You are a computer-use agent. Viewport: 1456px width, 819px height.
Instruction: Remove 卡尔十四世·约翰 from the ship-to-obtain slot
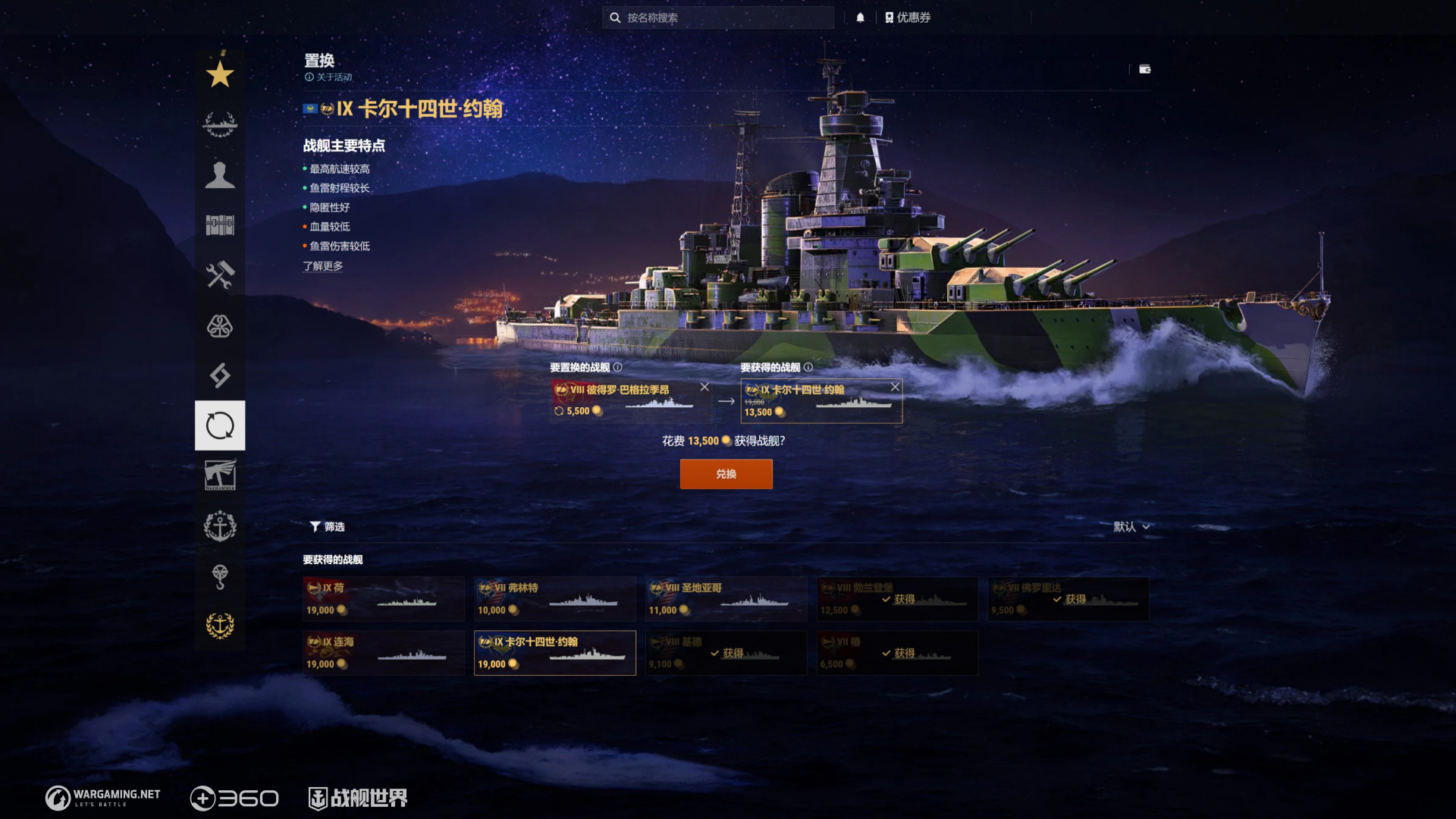point(895,387)
